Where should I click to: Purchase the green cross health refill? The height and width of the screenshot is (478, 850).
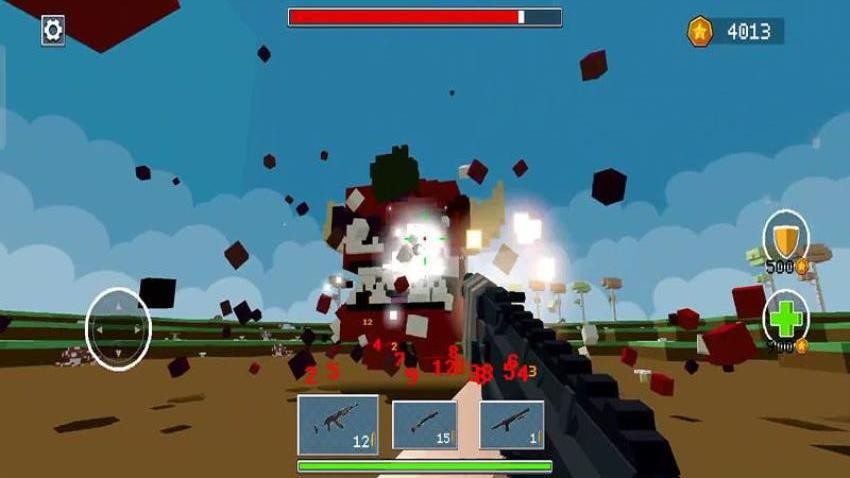click(786, 320)
